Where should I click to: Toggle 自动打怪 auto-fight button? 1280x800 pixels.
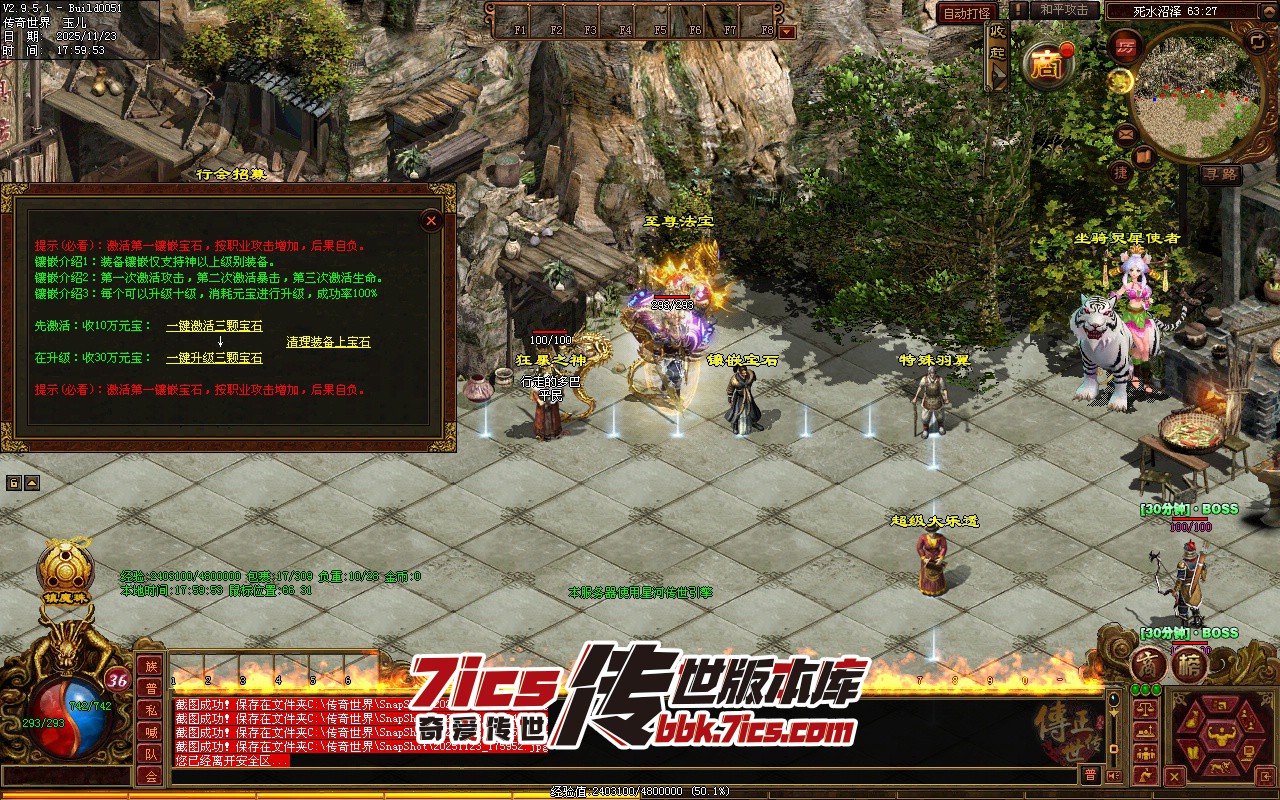[967, 13]
